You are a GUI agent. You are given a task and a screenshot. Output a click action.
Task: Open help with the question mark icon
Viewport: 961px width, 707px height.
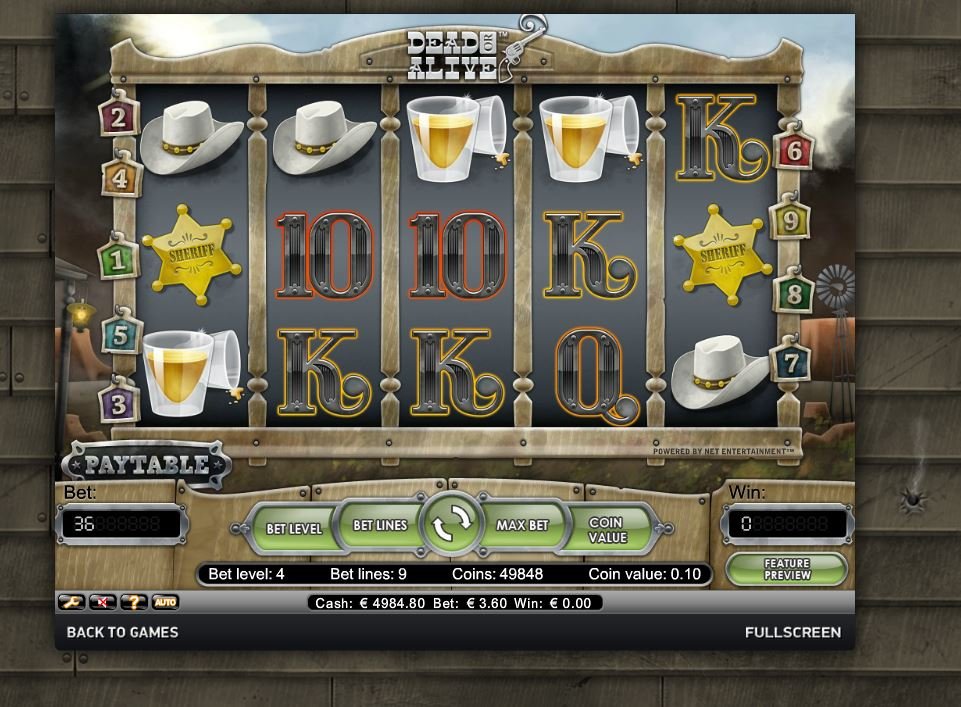pyautogui.click(x=134, y=602)
